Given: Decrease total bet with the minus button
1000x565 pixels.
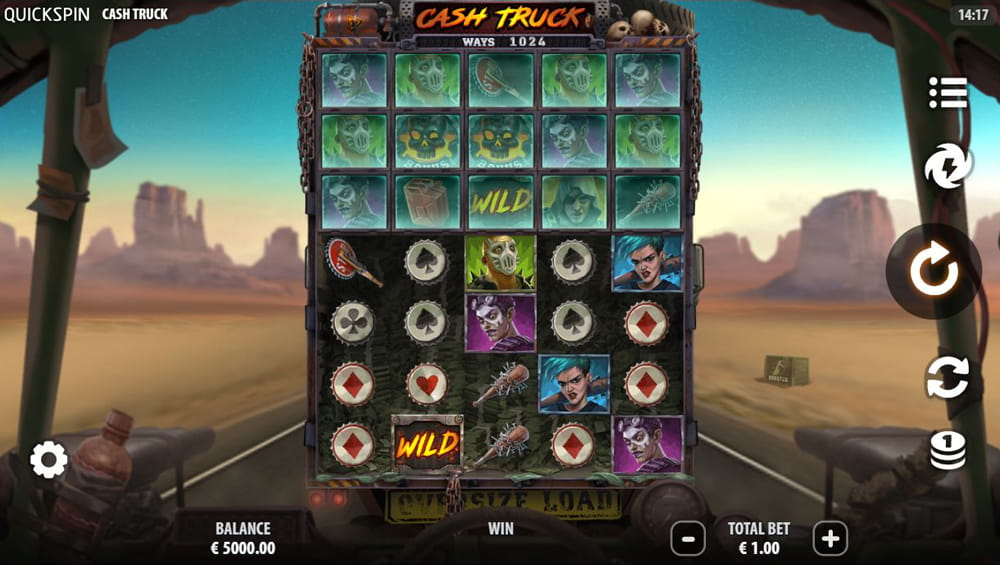Looking at the screenshot, I should [x=688, y=539].
